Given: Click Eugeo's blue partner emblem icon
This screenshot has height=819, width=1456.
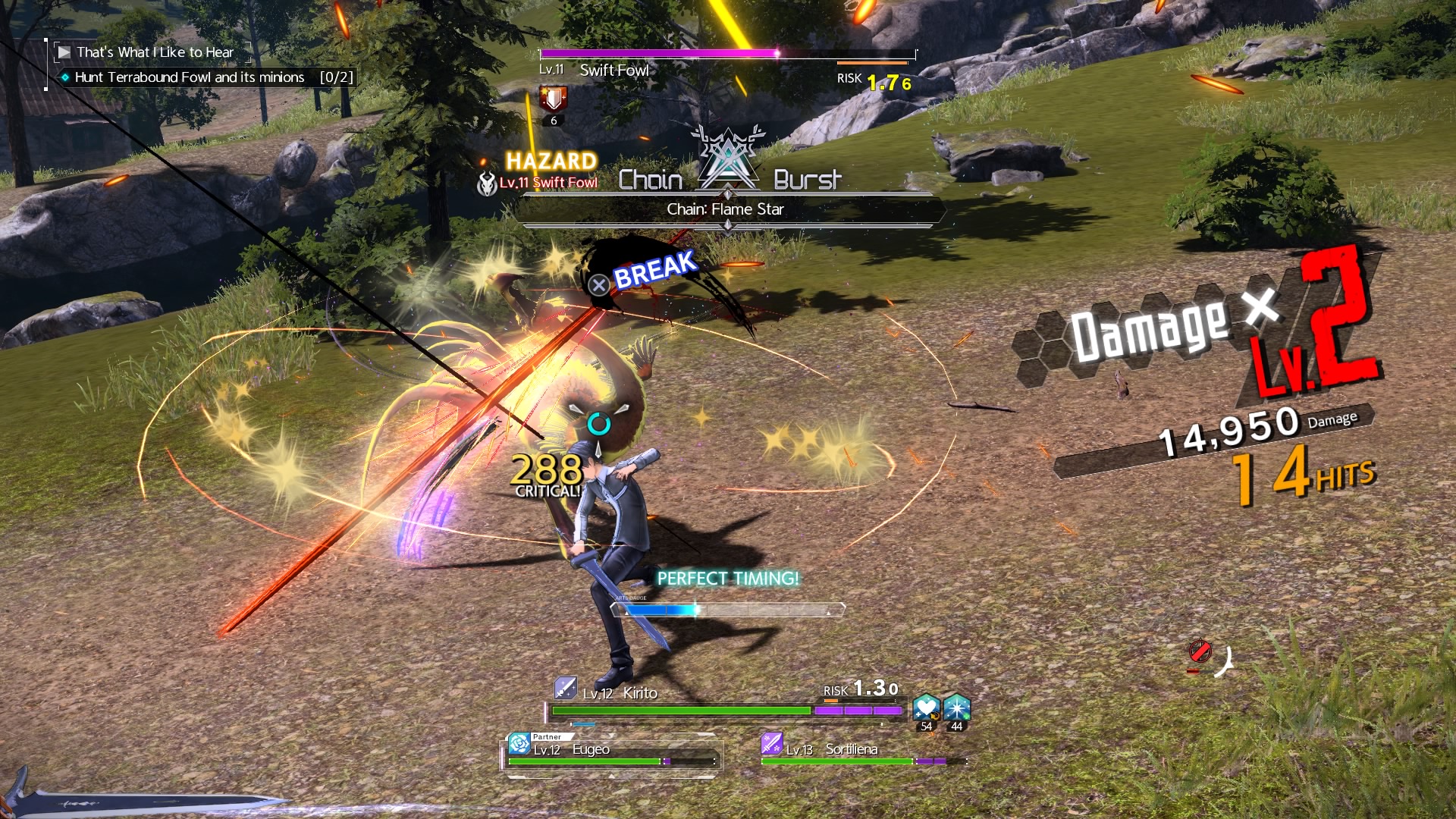Looking at the screenshot, I should [x=519, y=743].
